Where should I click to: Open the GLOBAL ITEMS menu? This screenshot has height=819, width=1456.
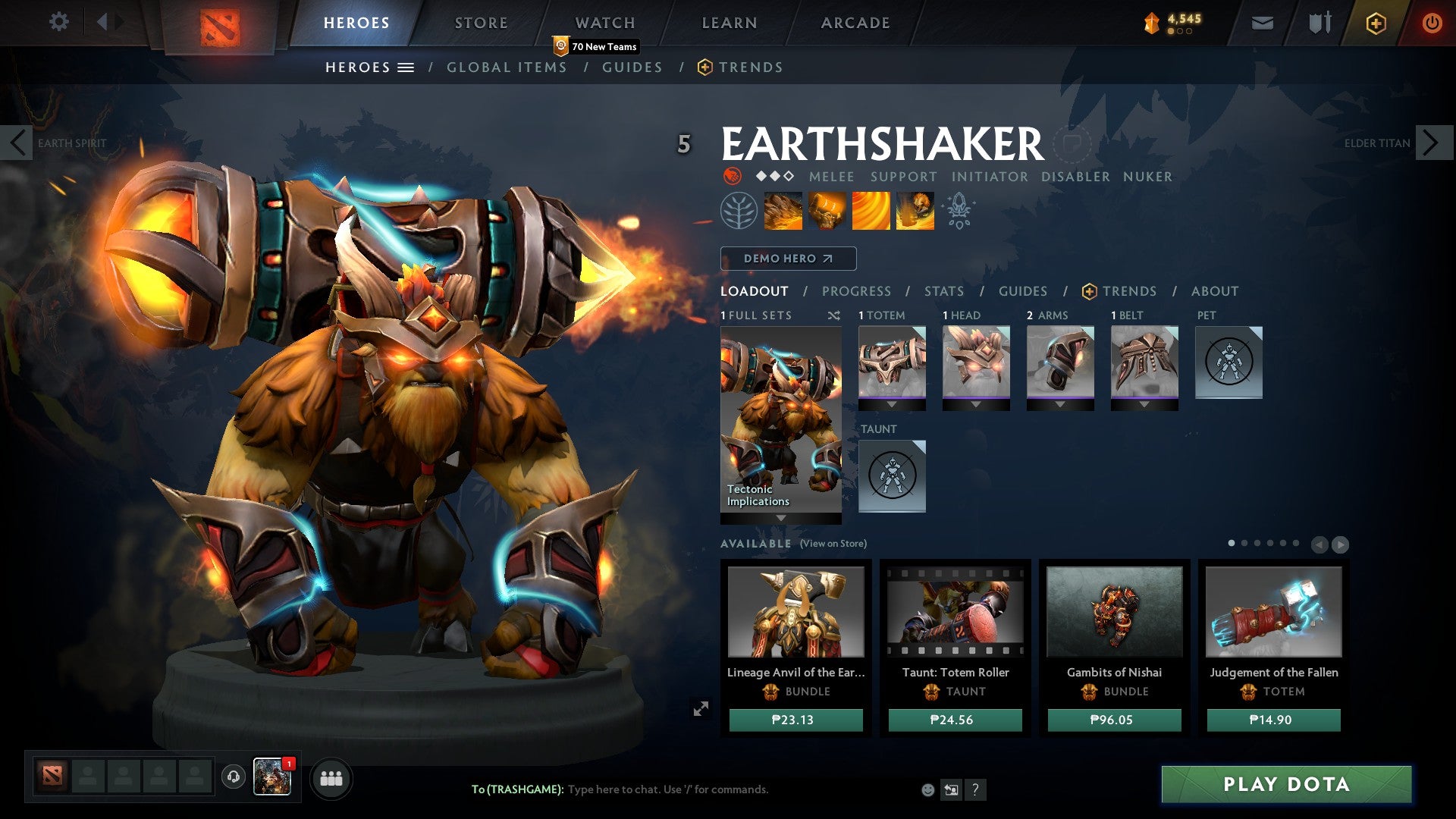(x=507, y=67)
